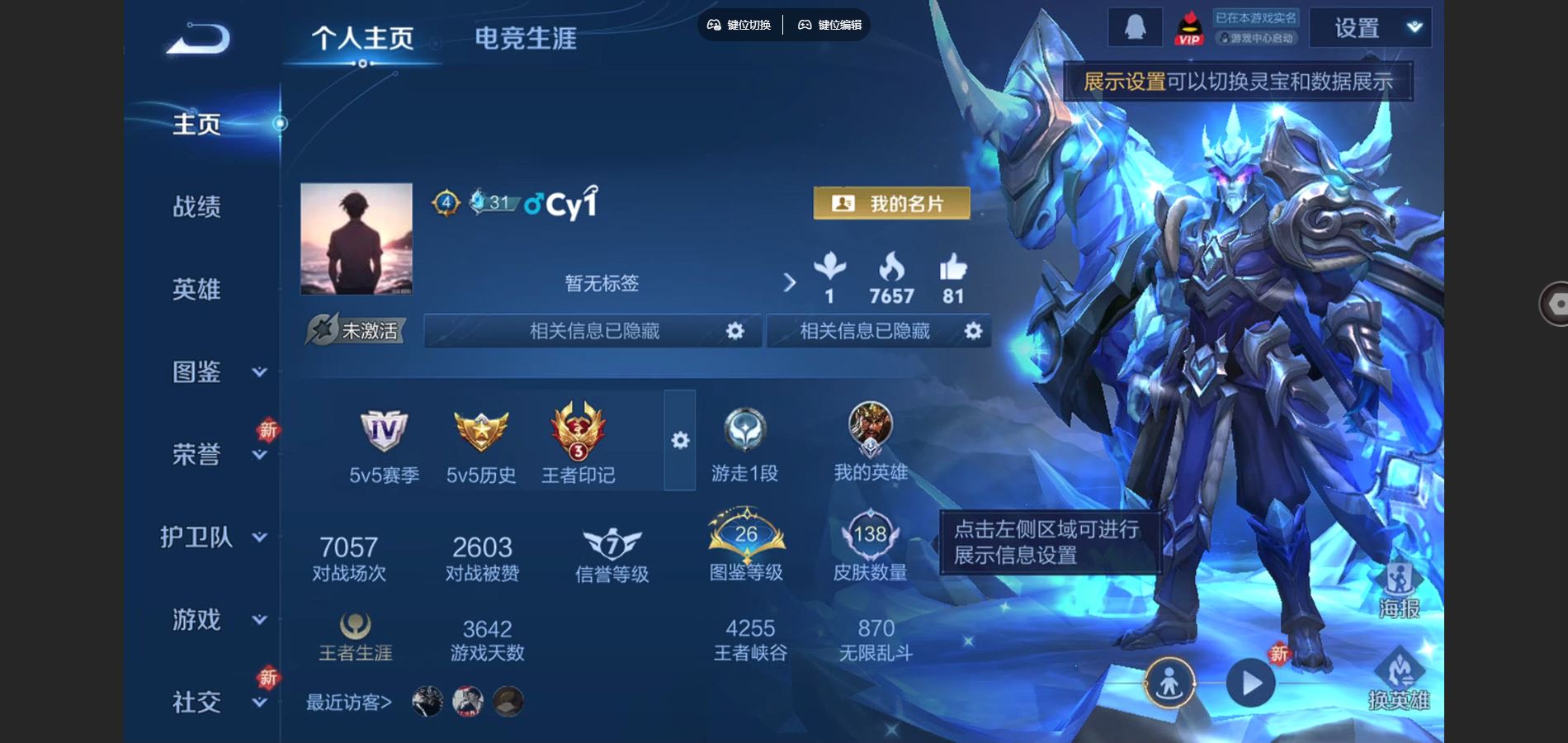Open the 设置 dropdown
1568x743 pixels.
point(1370,28)
